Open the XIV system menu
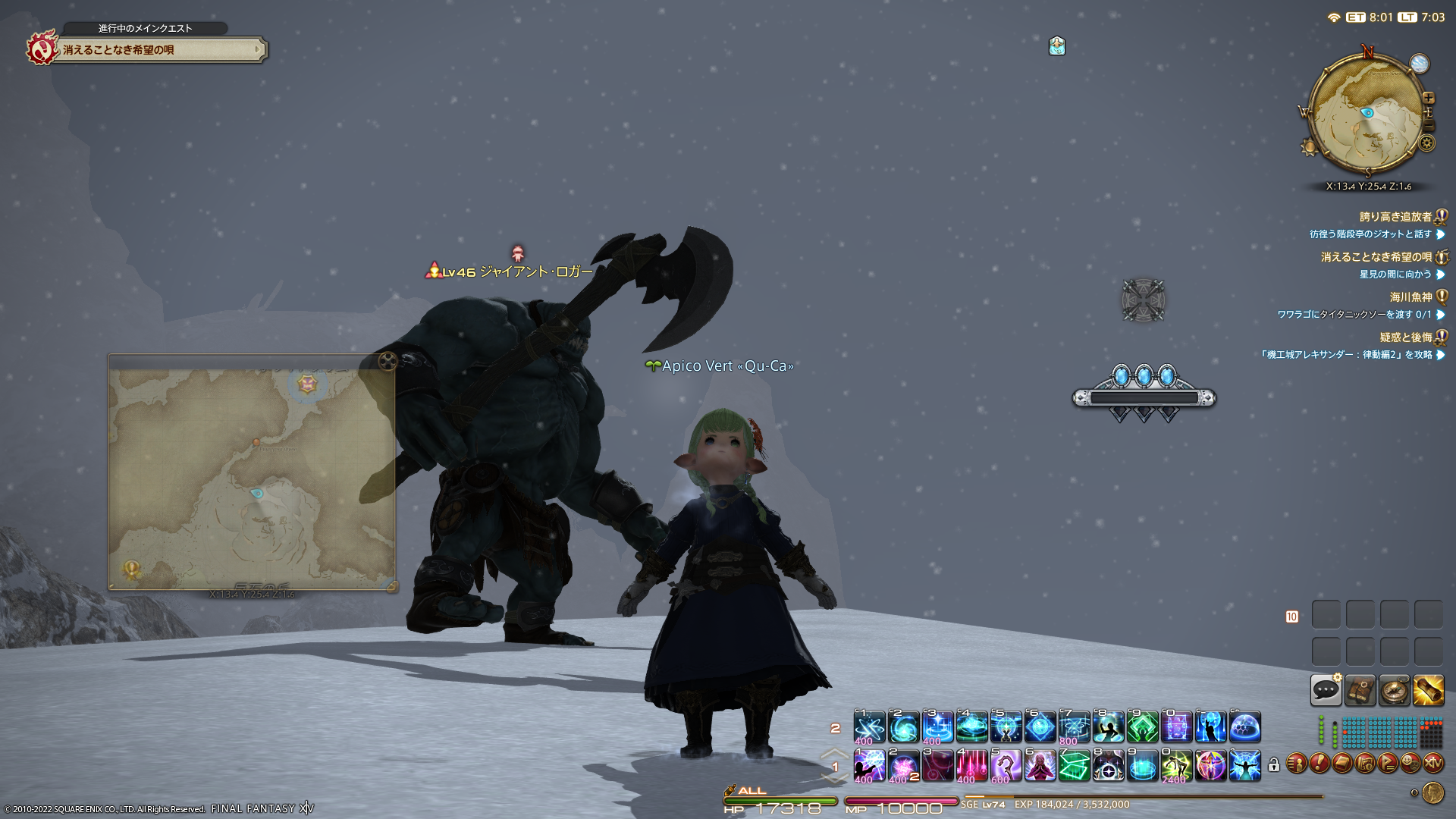The width and height of the screenshot is (1456, 819). pyautogui.click(x=1432, y=763)
